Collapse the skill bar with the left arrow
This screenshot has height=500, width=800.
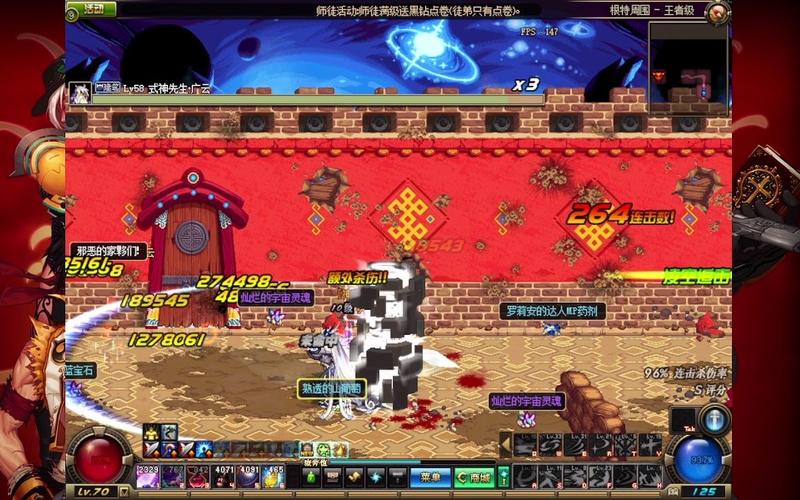505,443
